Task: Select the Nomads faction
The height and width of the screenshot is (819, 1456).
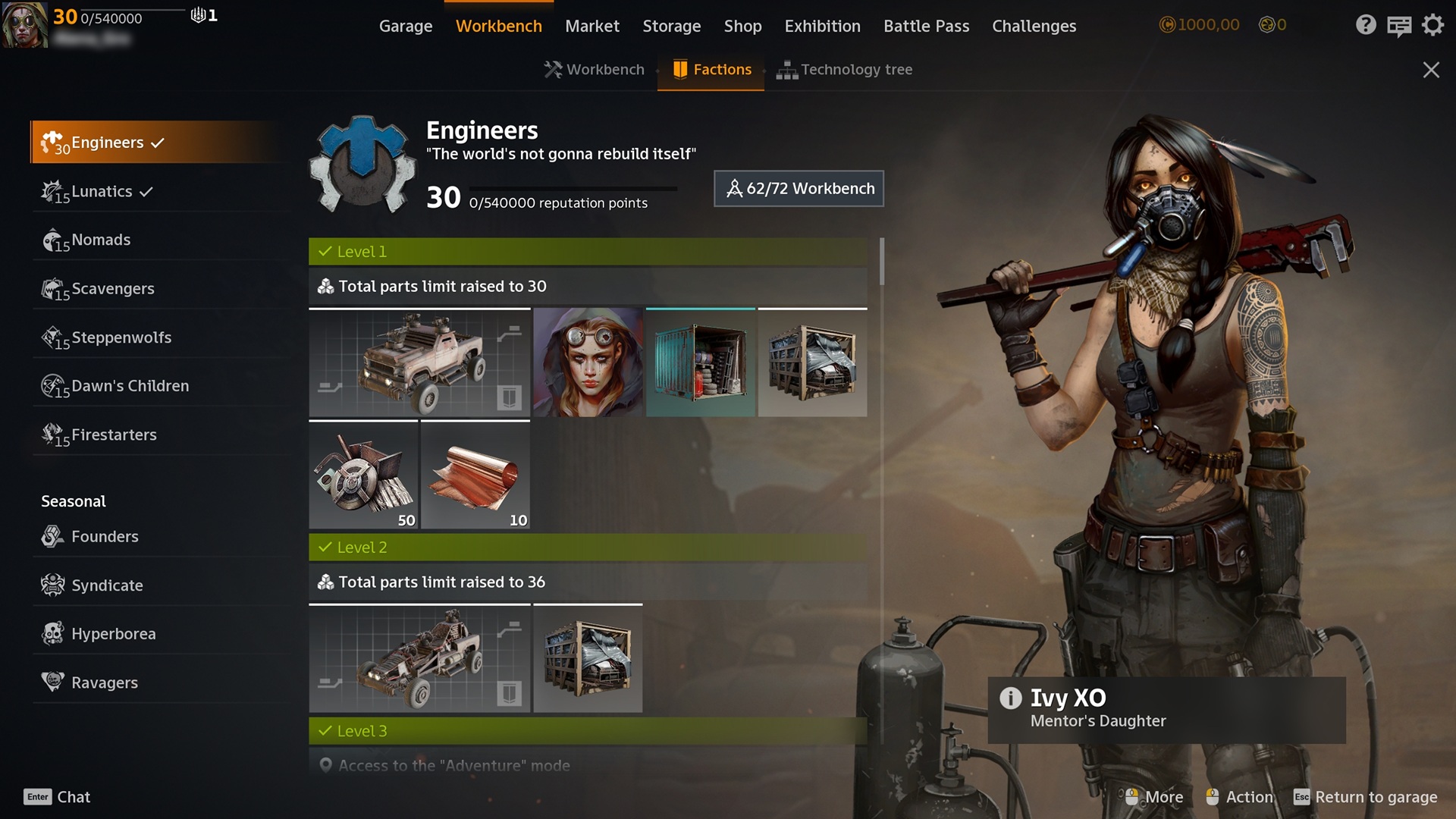Action: pyautogui.click(x=101, y=240)
